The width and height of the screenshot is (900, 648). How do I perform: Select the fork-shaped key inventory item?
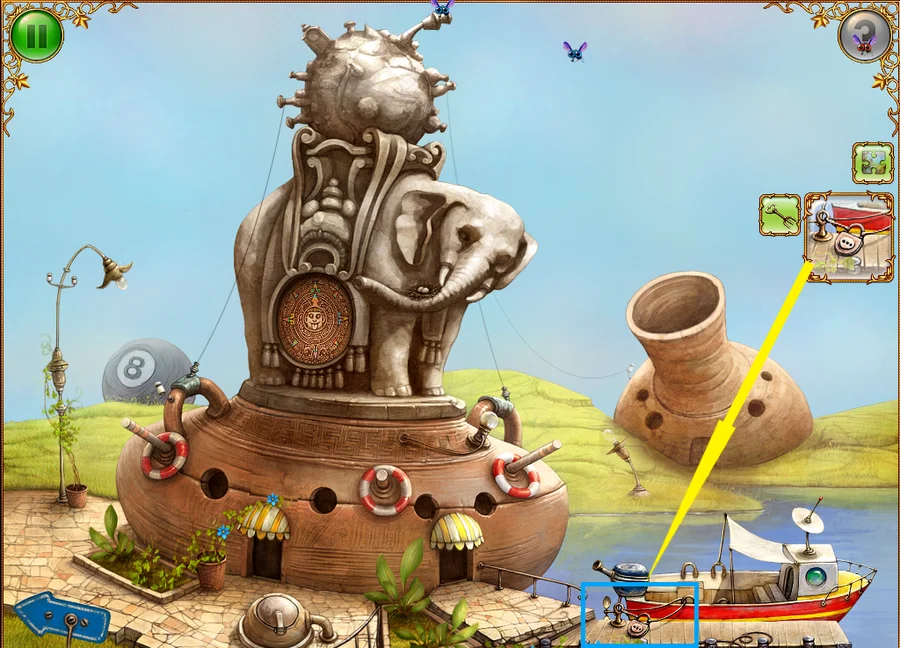(x=780, y=214)
